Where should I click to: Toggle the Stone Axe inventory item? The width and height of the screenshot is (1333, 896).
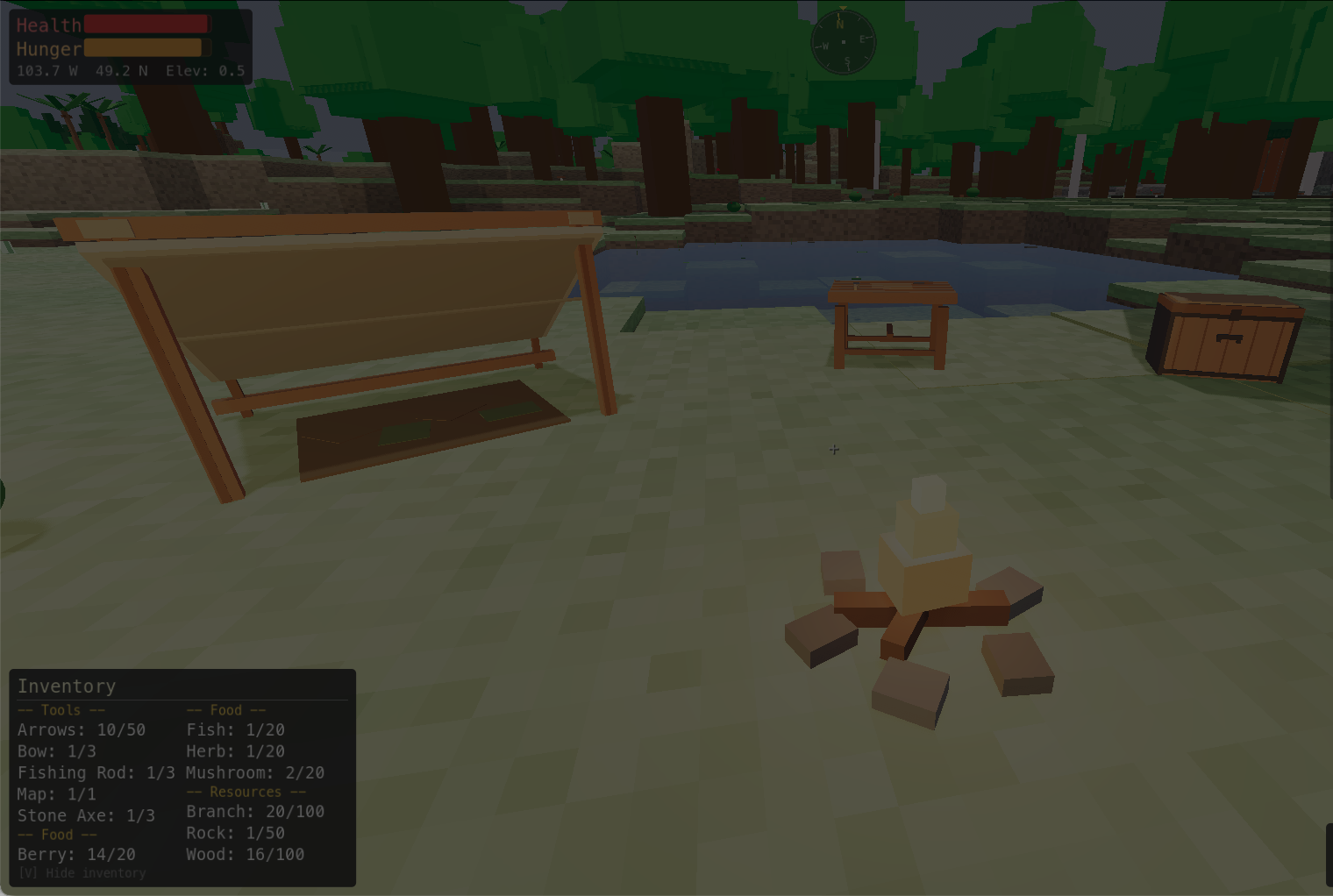click(x=85, y=814)
